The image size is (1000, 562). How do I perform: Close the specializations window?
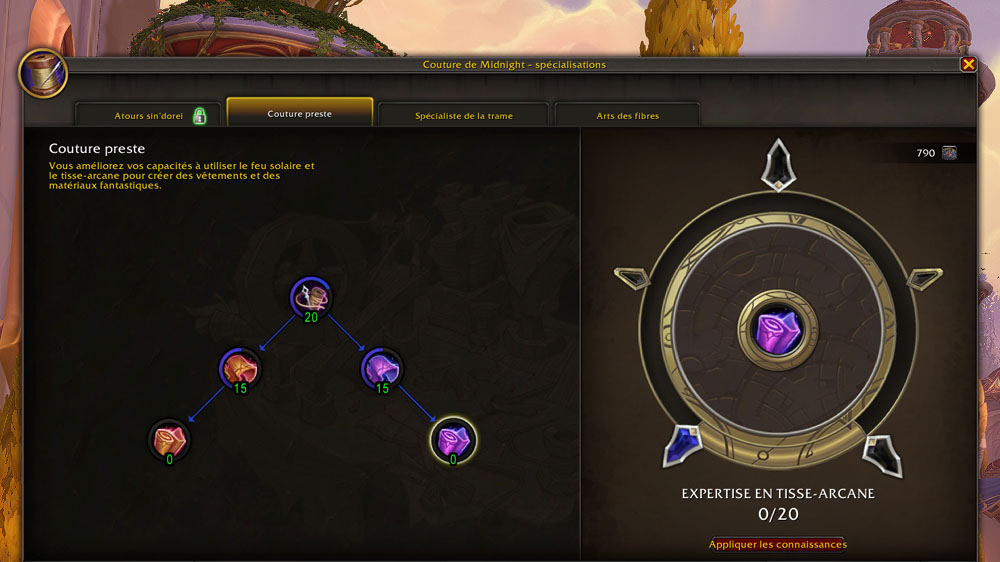tap(968, 64)
